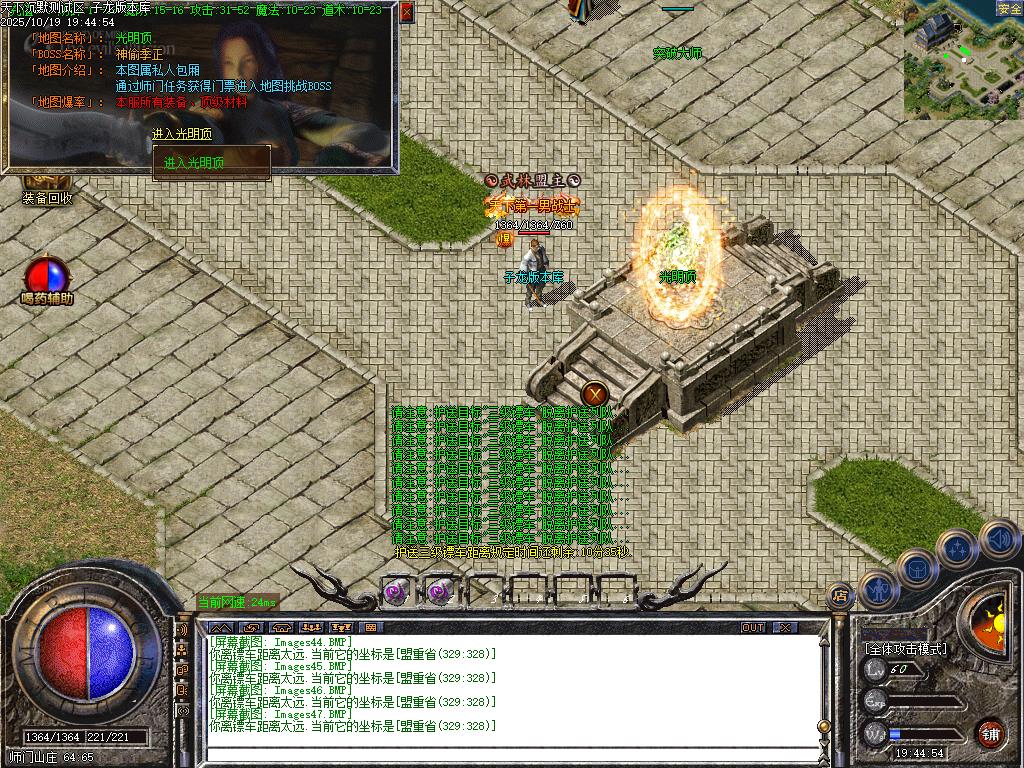Change the 全体攻击模式 attack mode
The image size is (1024, 768).
905,649
